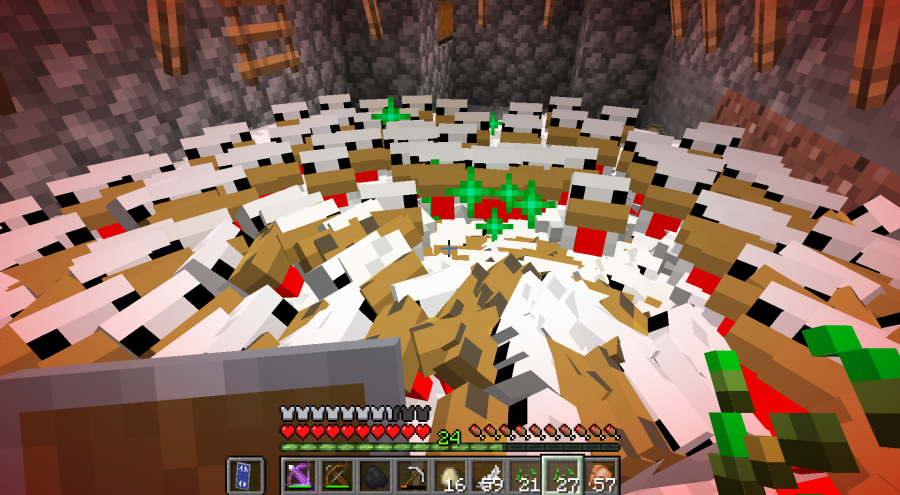Select the bow hotbar slot
The height and width of the screenshot is (495, 900).
336,475
